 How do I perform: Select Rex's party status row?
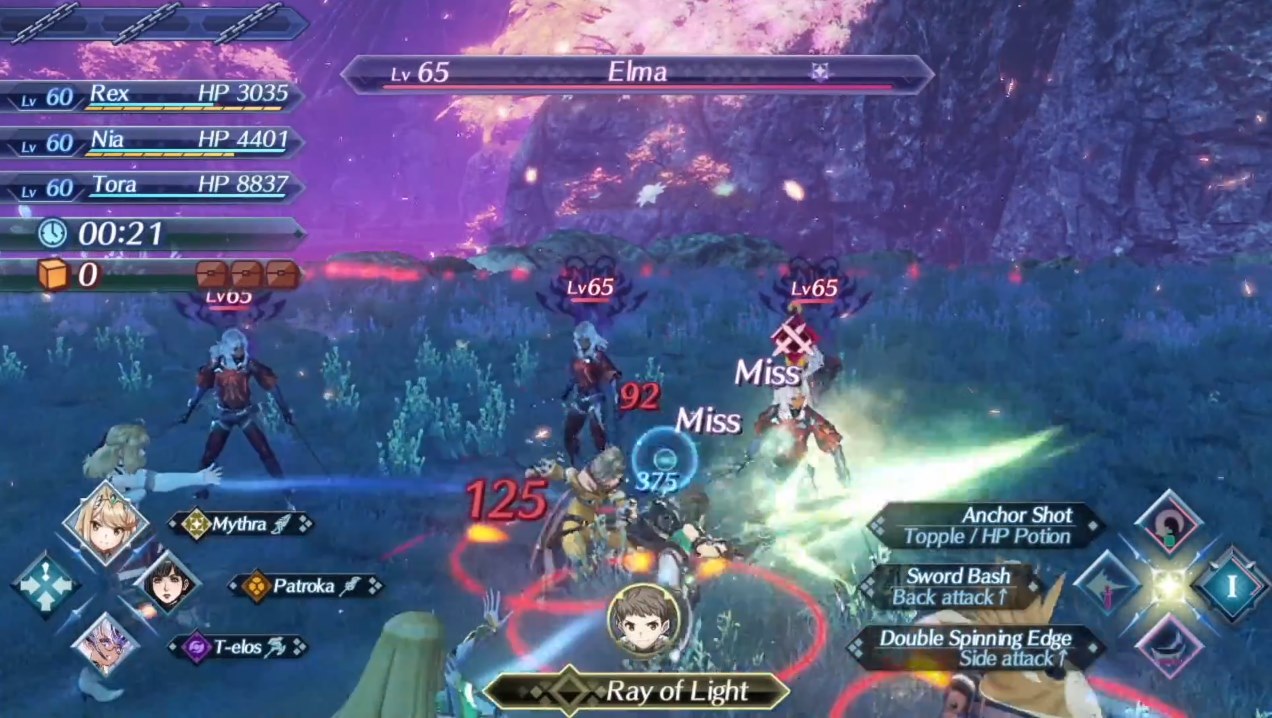155,96
